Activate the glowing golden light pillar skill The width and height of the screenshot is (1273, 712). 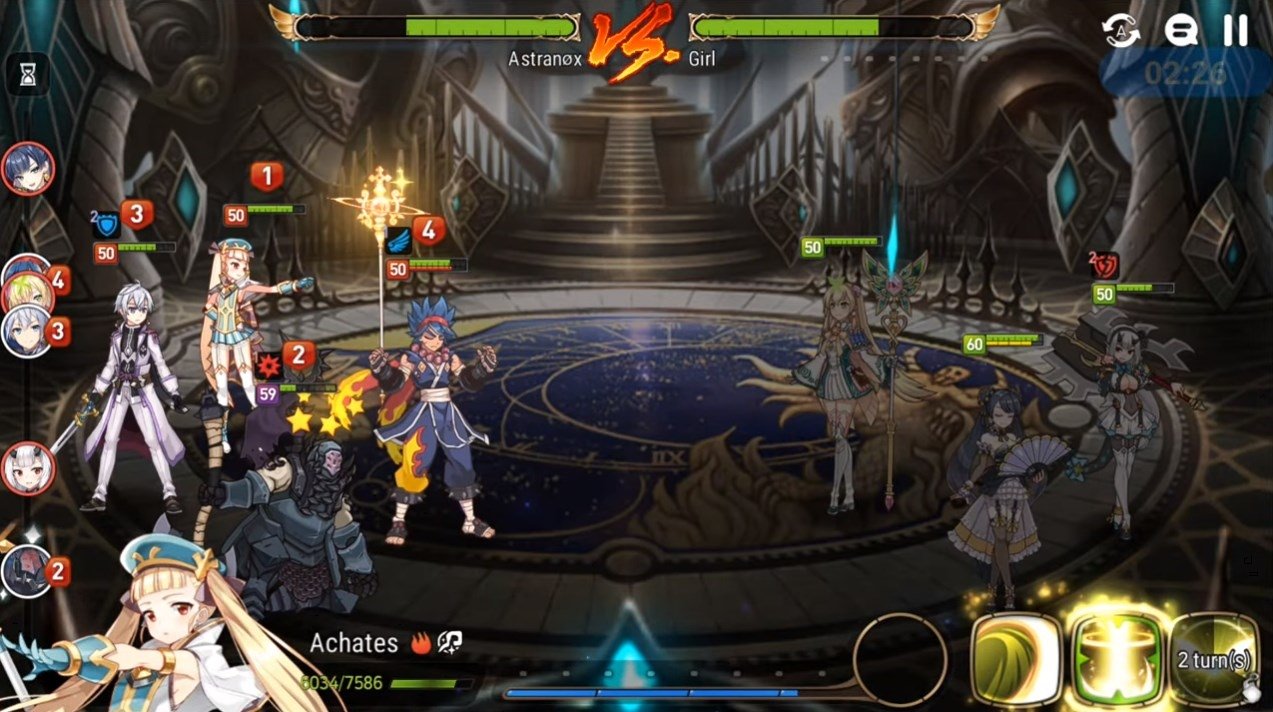[1118, 658]
